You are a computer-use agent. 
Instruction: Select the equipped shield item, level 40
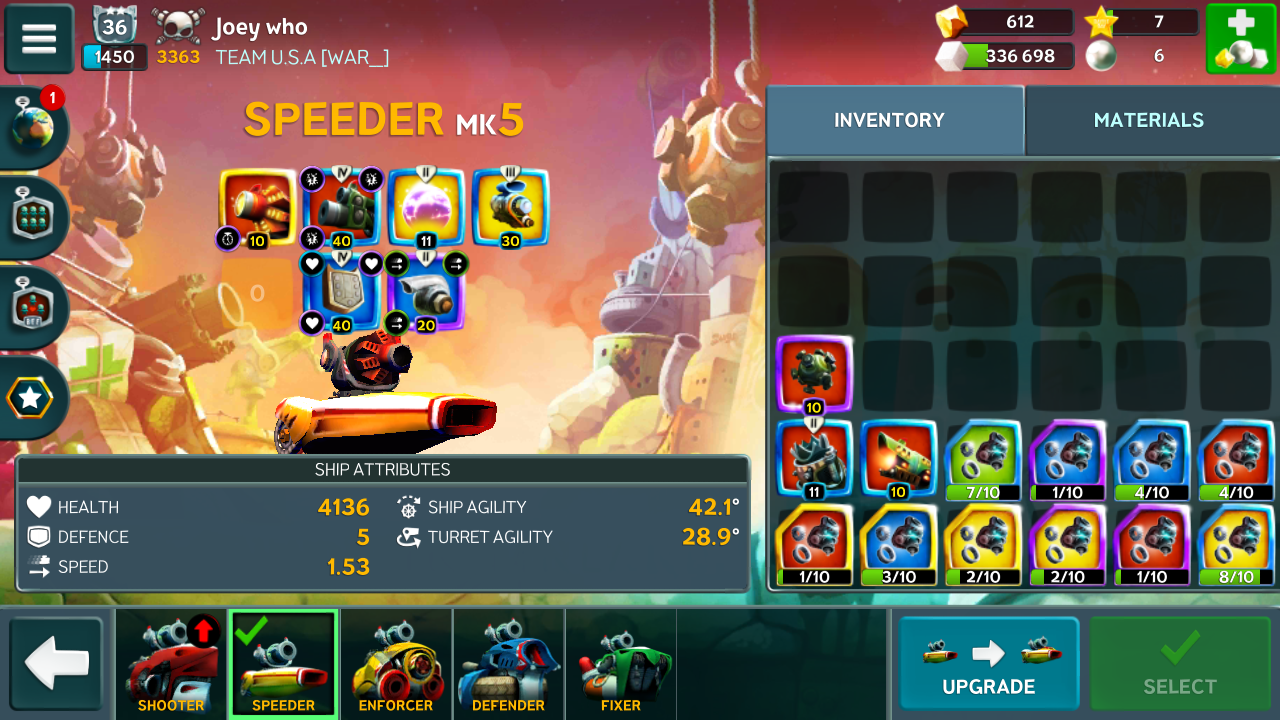tap(342, 292)
